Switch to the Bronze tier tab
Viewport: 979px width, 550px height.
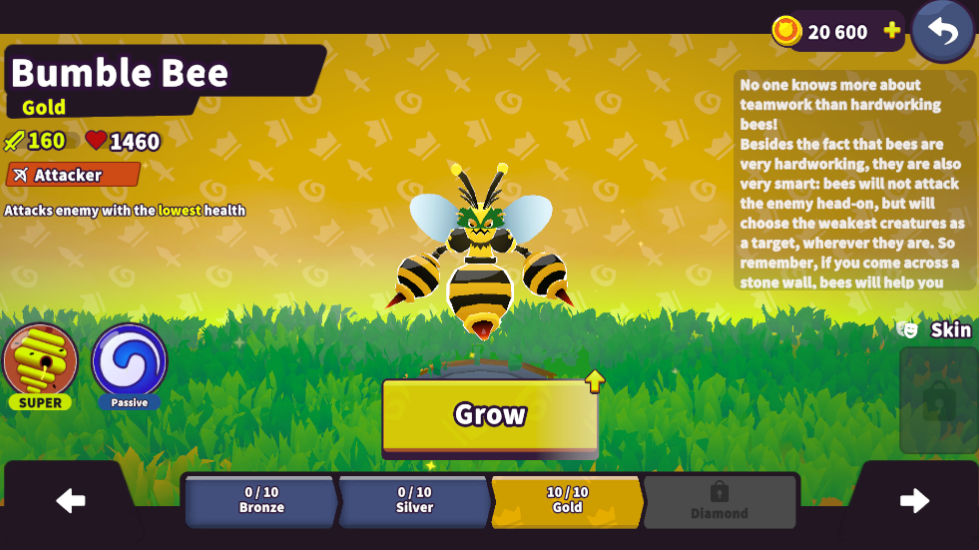click(x=262, y=500)
